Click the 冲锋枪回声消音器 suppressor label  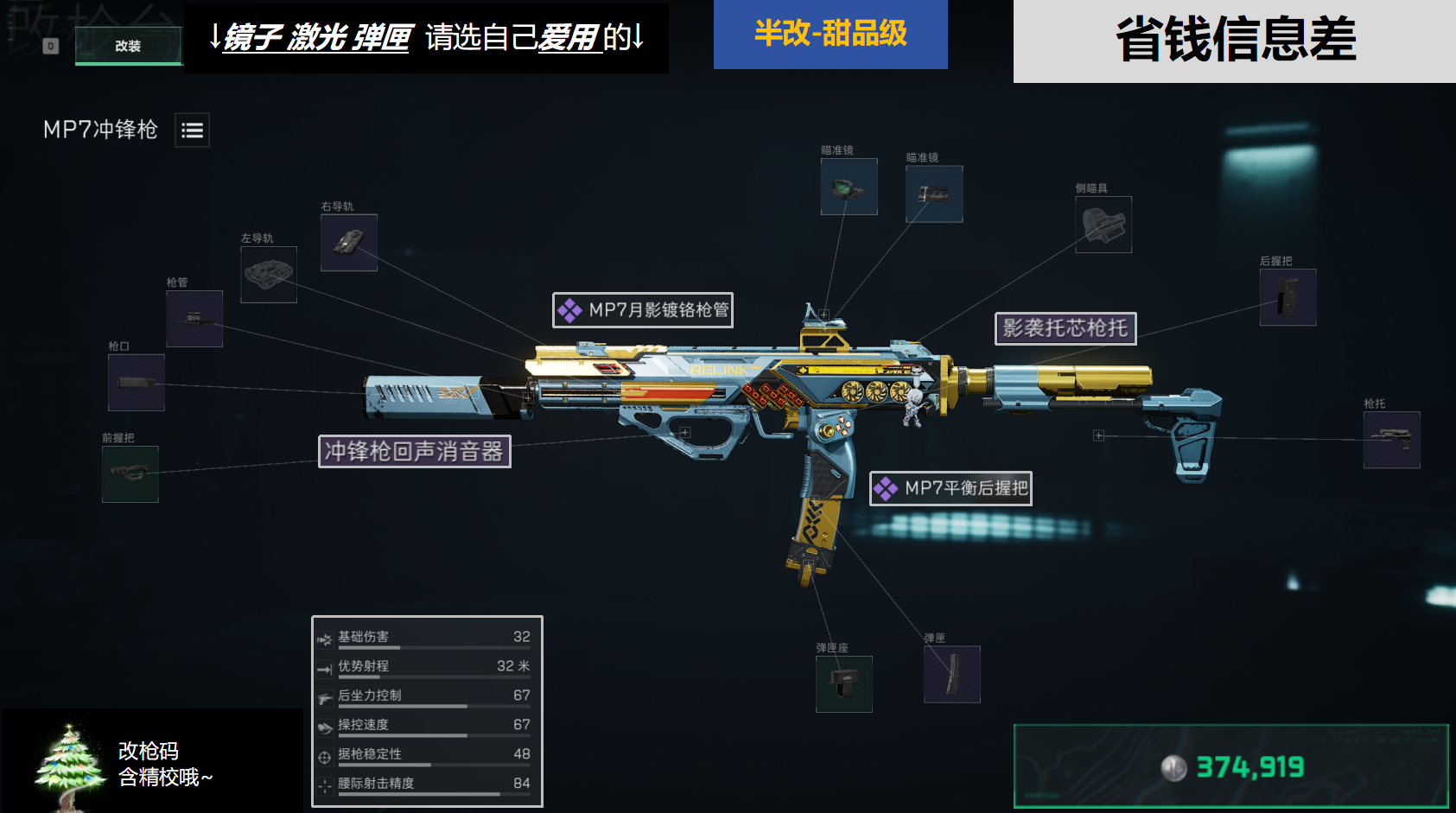click(x=416, y=451)
